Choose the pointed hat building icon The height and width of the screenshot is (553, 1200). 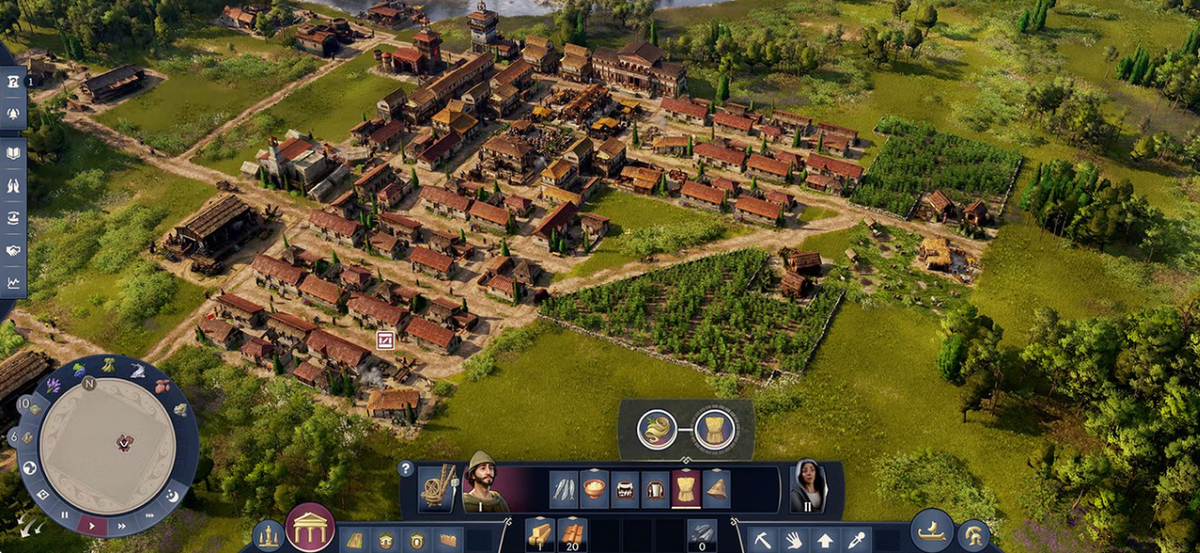pyautogui.click(x=716, y=489)
